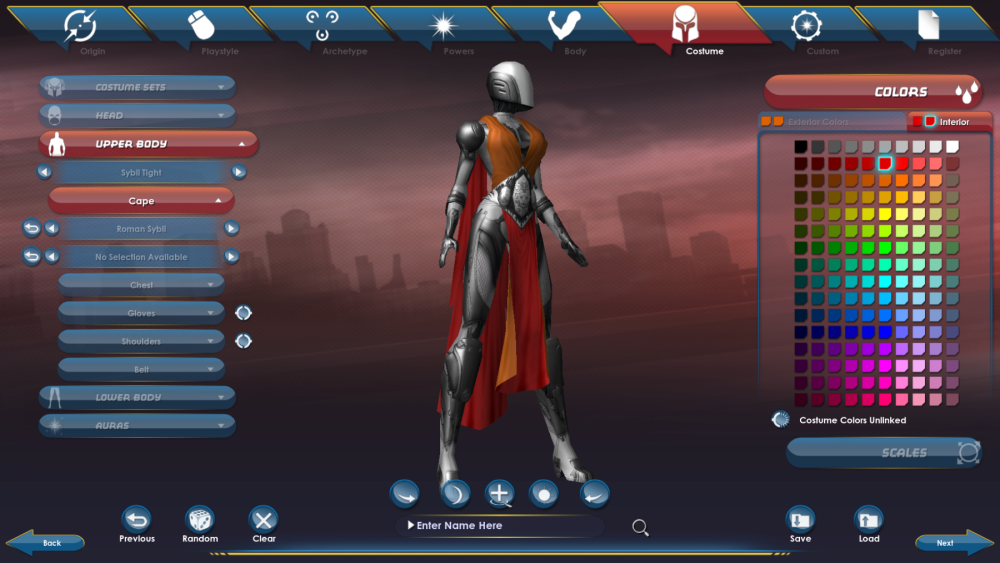Switch to the Origin tab

(x=80, y=29)
